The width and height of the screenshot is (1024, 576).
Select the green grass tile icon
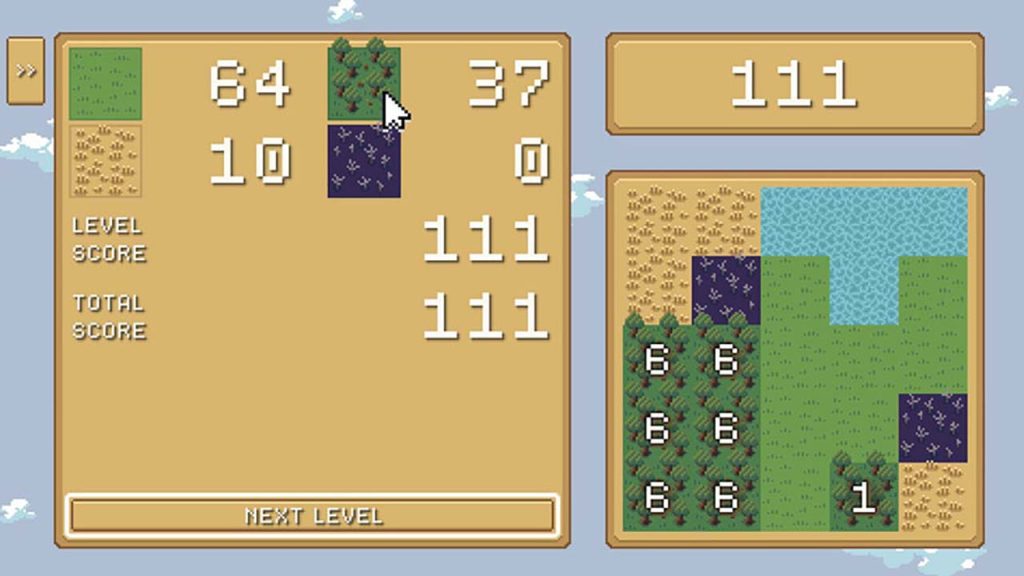[105, 84]
